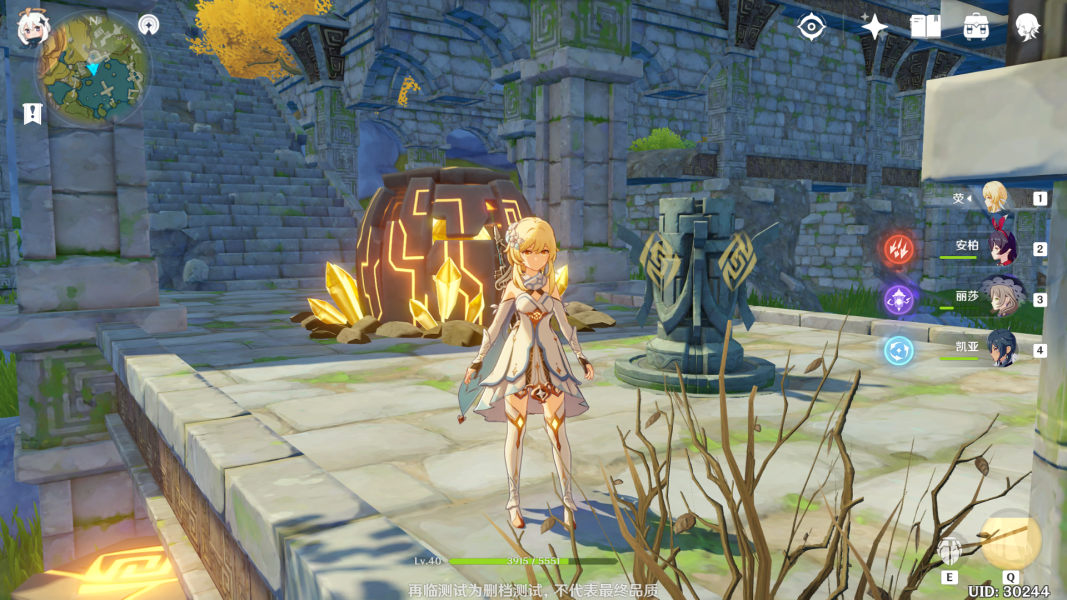Open the adventurer handbook book icon
The width and height of the screenshot is (1067, 600).
tap(925, 27)
